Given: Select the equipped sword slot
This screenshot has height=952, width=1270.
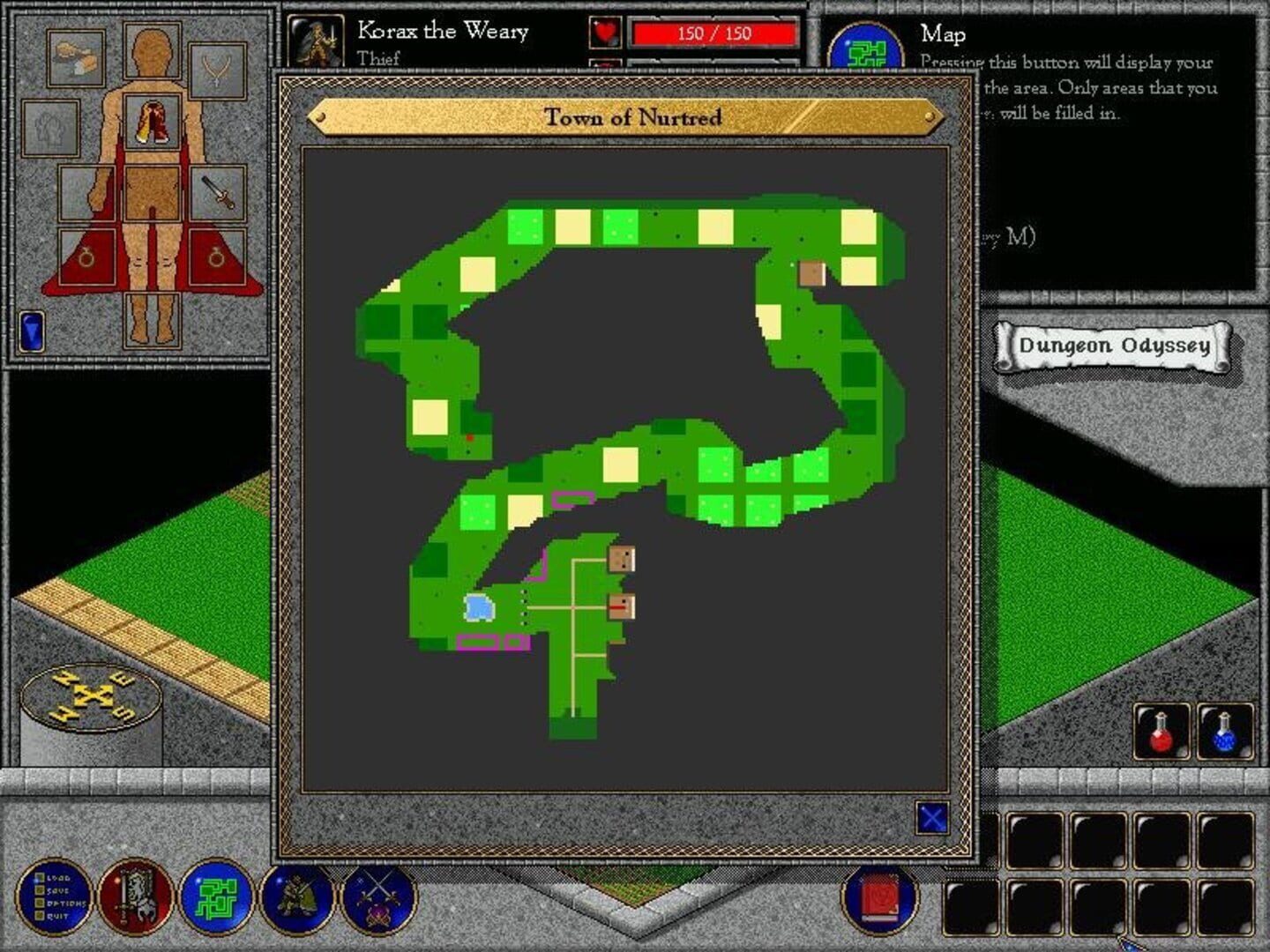Looking at the screenshot, I should coord(218,195).
